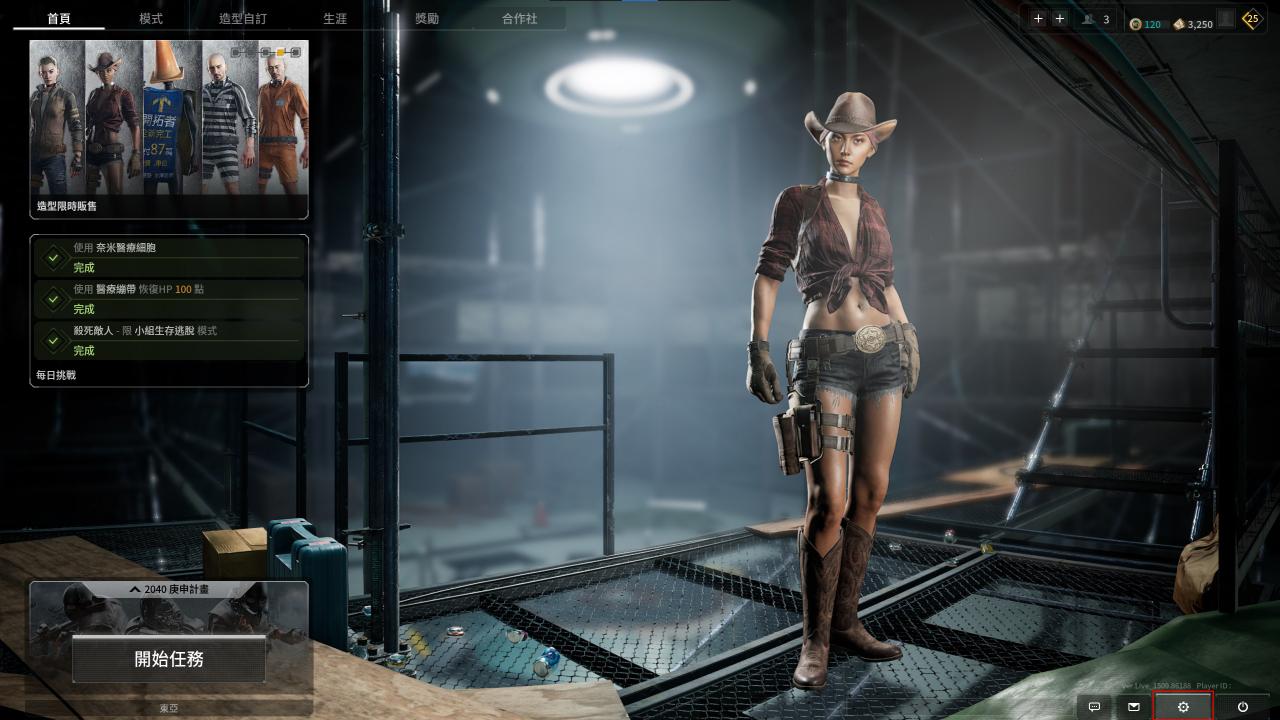Go to the 獎勵 (Rewards) tab
Viewport: 1280px width, 720px height.
(427, 19)
